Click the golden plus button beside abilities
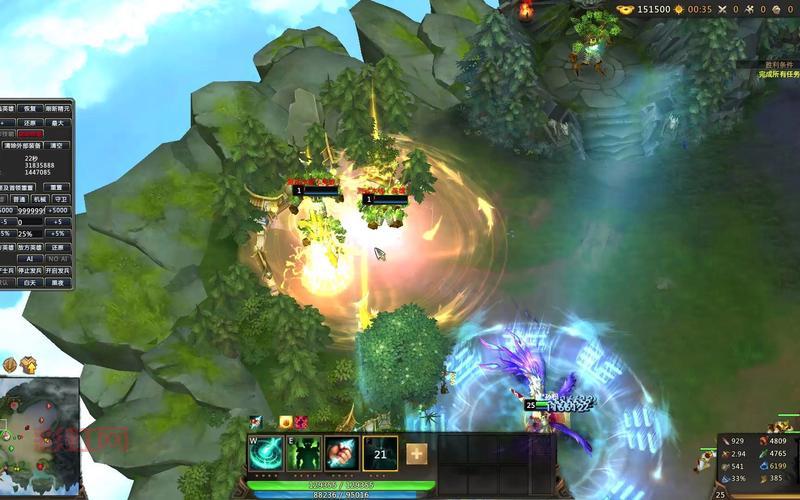 pyautogui.click(x=416, y=454)
